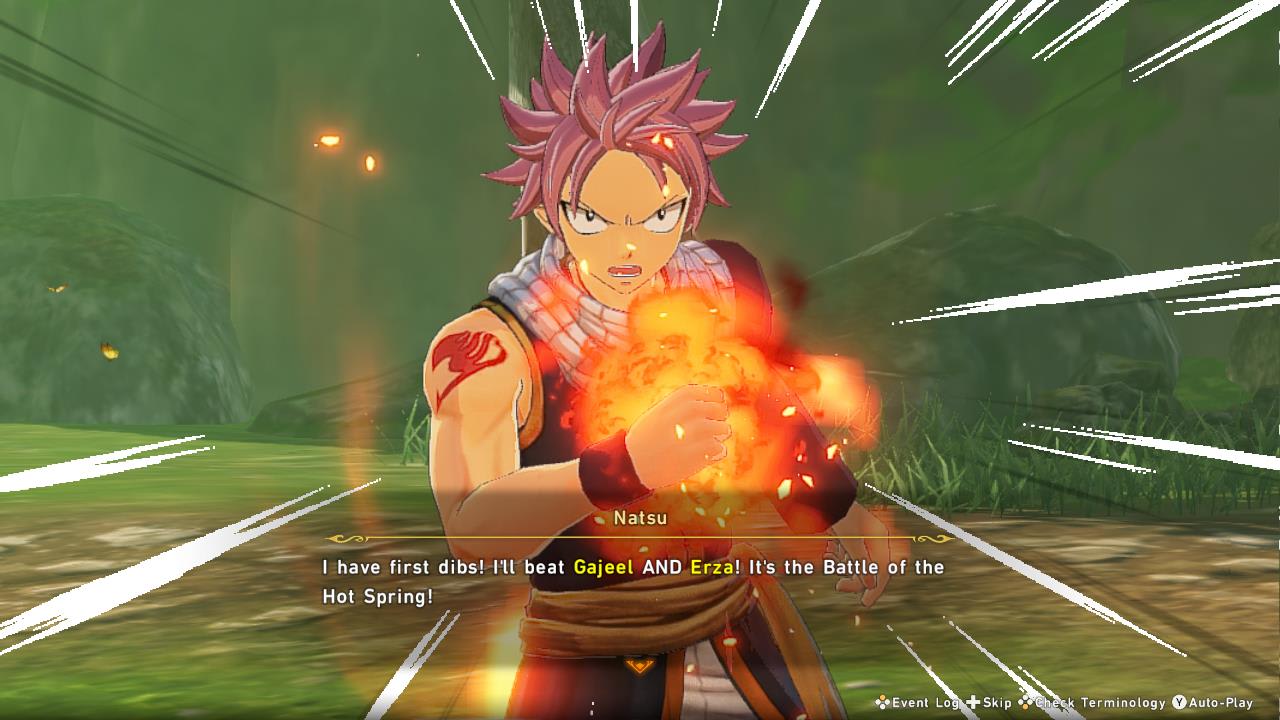Open the Event Log
1280x720 pixels.
(x=932, y=703)
